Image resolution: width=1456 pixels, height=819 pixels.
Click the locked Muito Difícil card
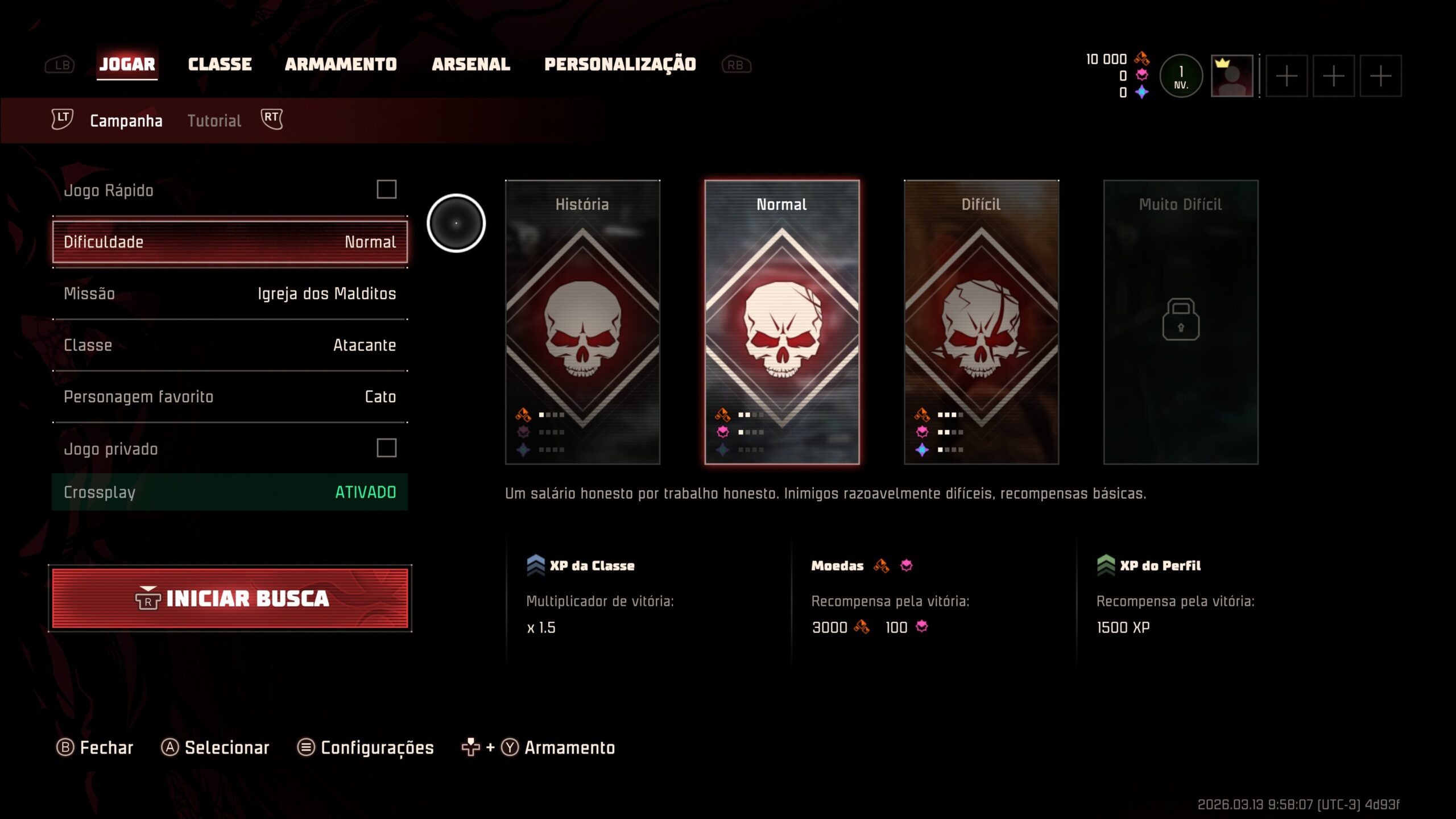pos(1181,322)
